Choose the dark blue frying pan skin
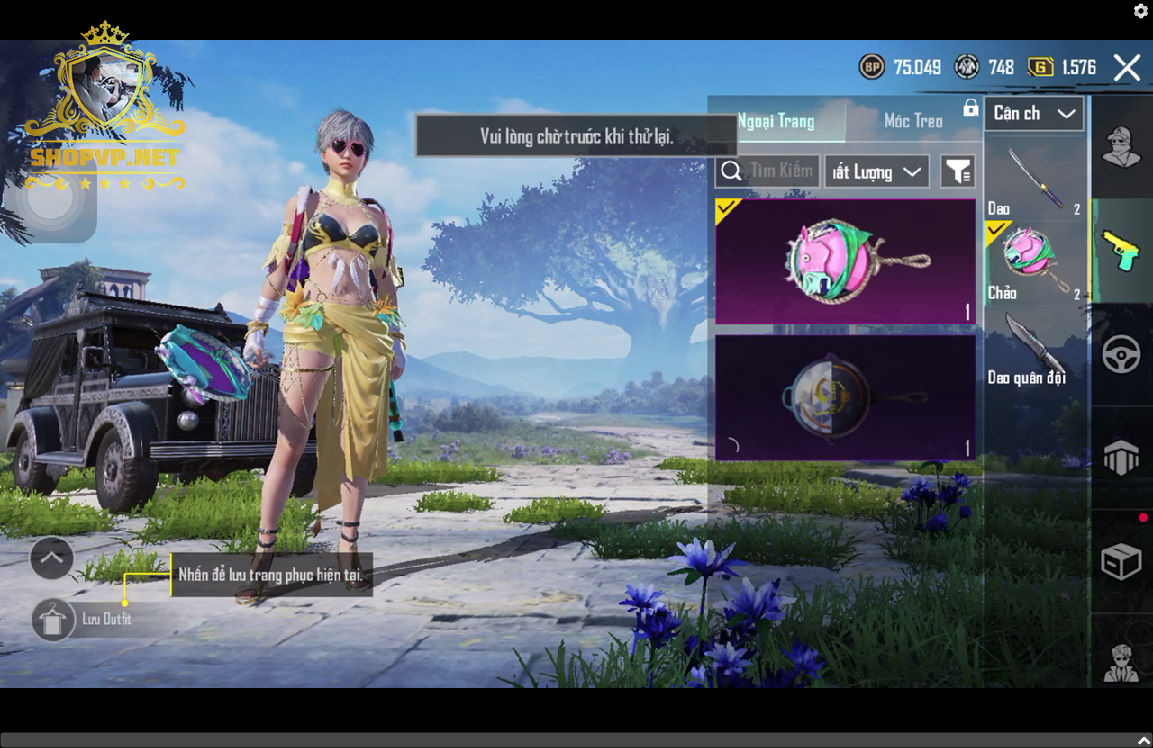 click(845, 397)
